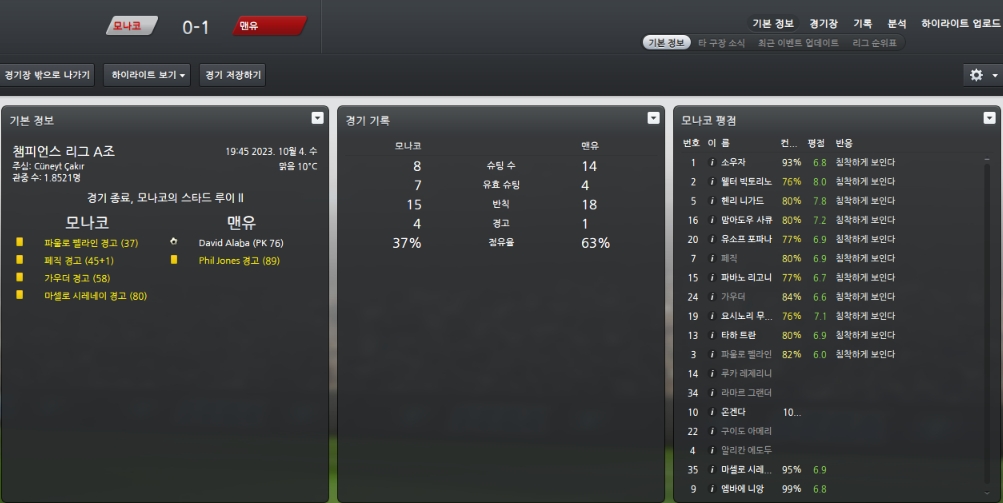Select the 타 구장 소식 sub-tab
Screen dimensions: 1003x503
click(721, 43)
